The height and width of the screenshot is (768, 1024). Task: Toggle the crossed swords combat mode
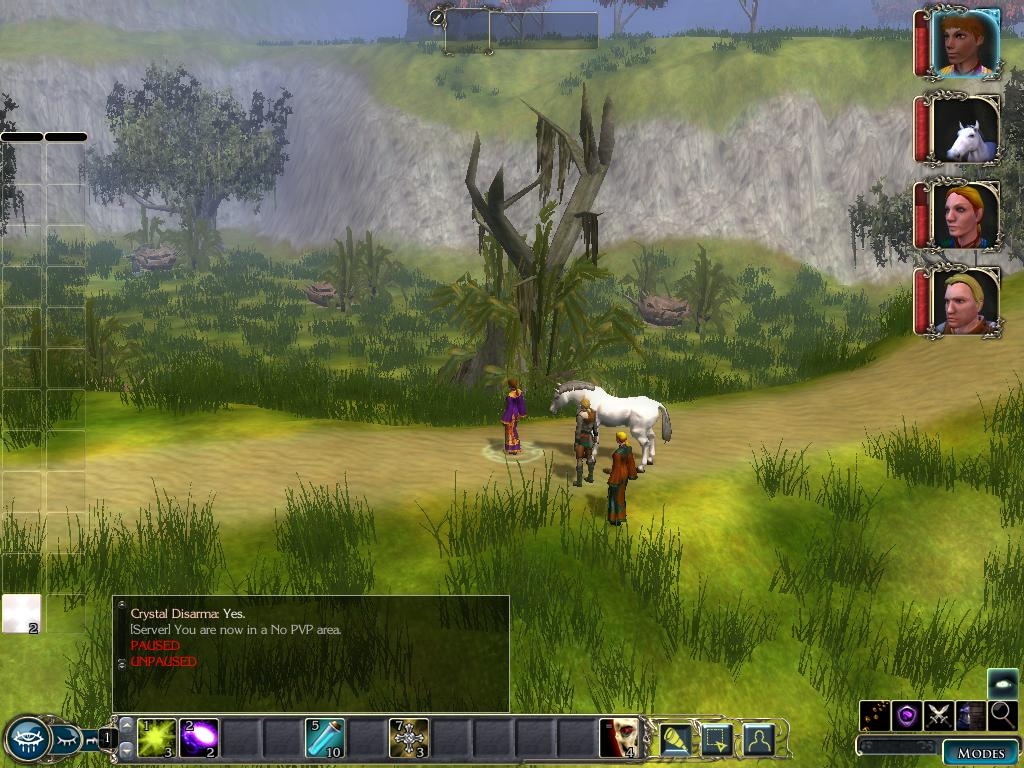[938, 715]
